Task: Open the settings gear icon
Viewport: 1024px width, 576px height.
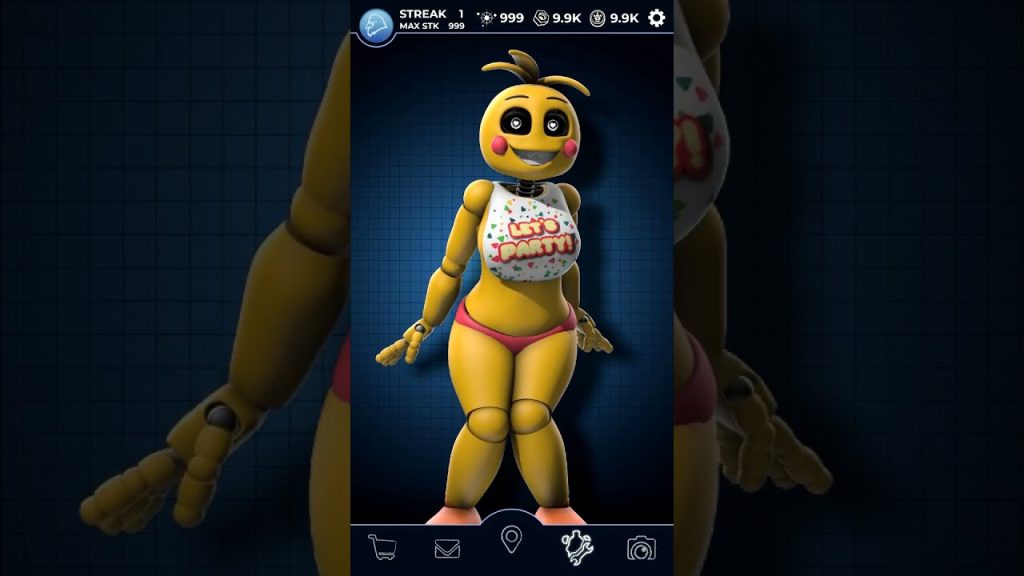Action: 657,18
